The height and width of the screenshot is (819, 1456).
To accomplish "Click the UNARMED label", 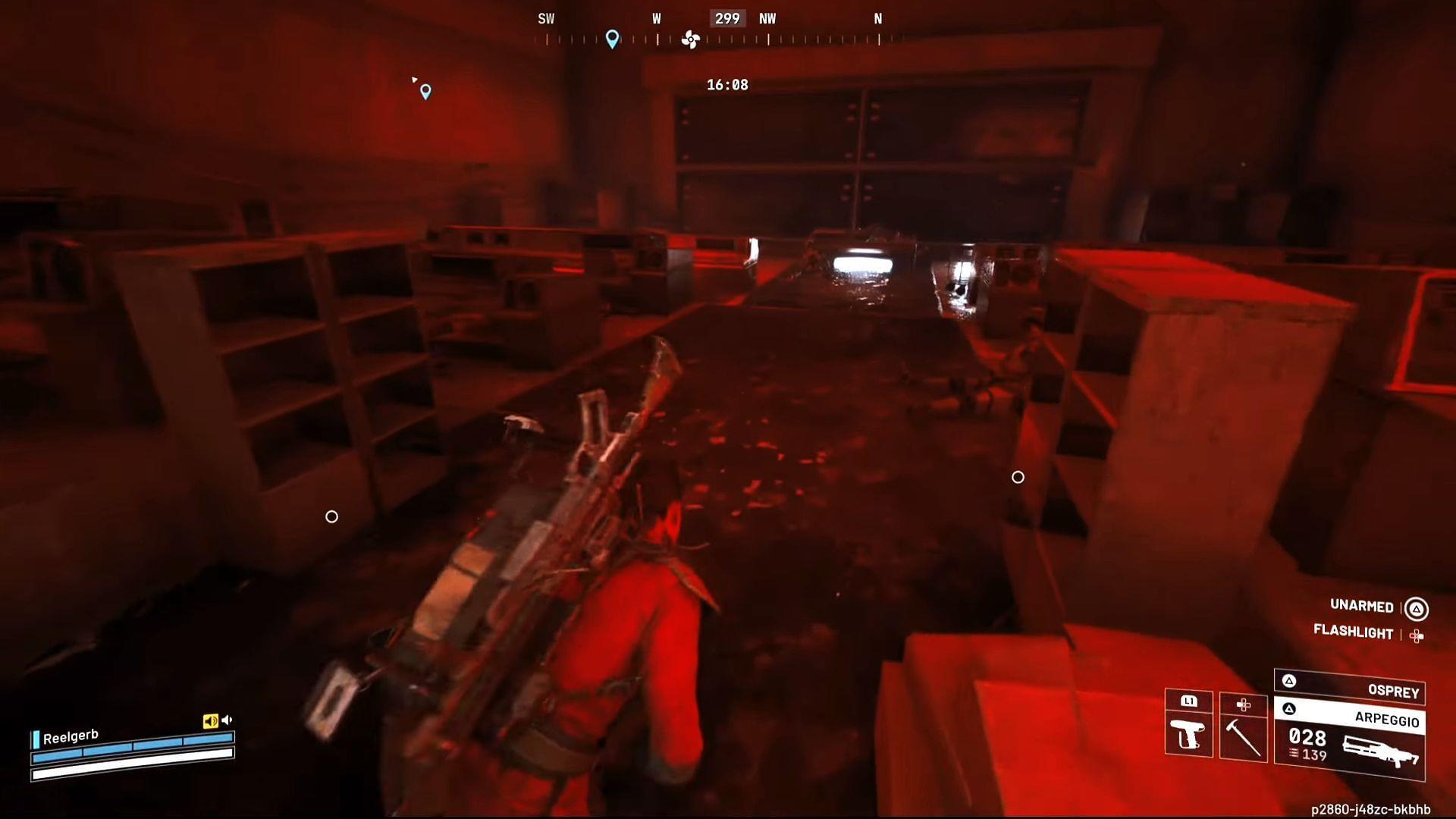I will point(1360,607).
